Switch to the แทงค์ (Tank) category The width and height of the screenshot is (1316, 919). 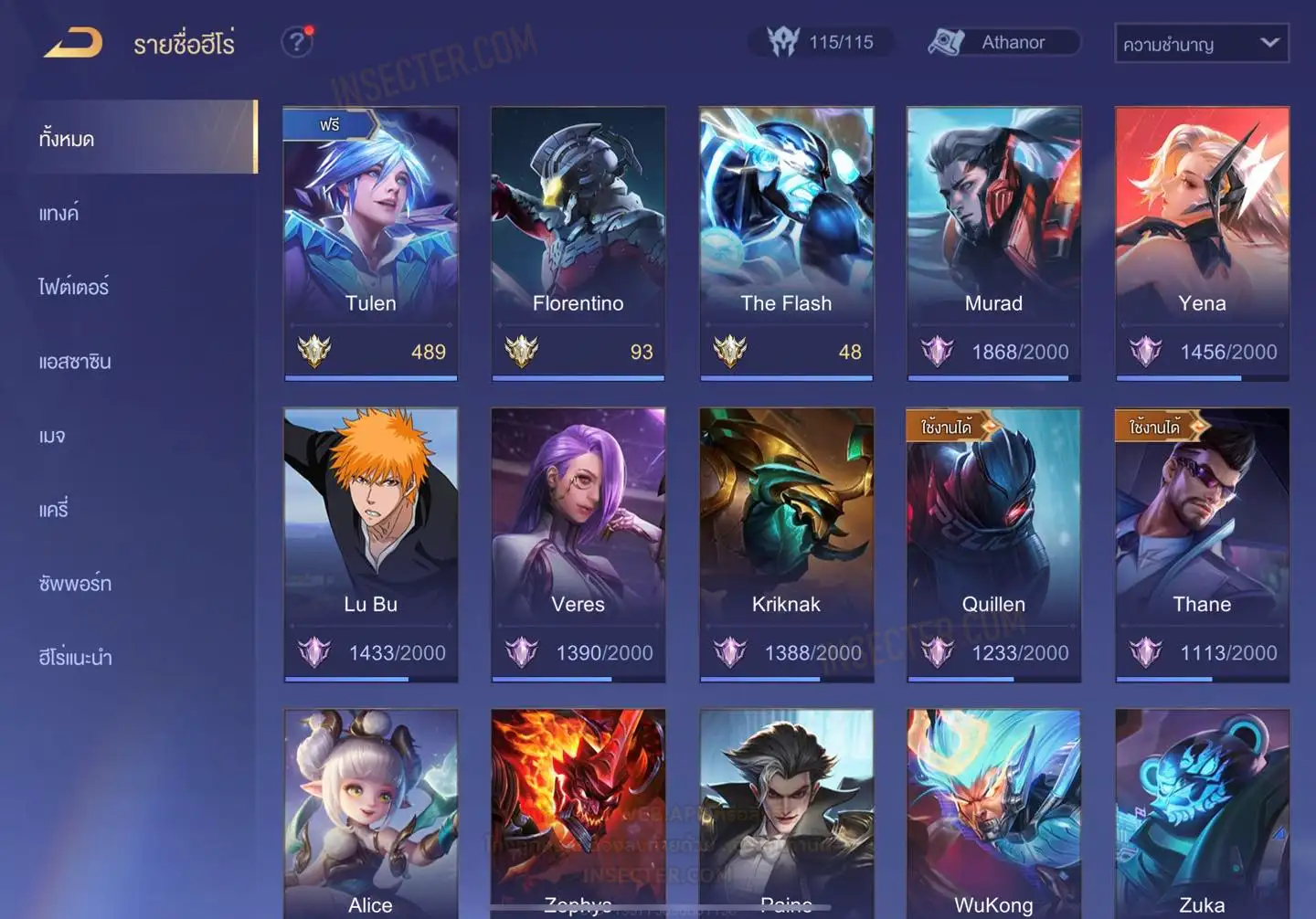pyautogui.click(x=59, y=214)
